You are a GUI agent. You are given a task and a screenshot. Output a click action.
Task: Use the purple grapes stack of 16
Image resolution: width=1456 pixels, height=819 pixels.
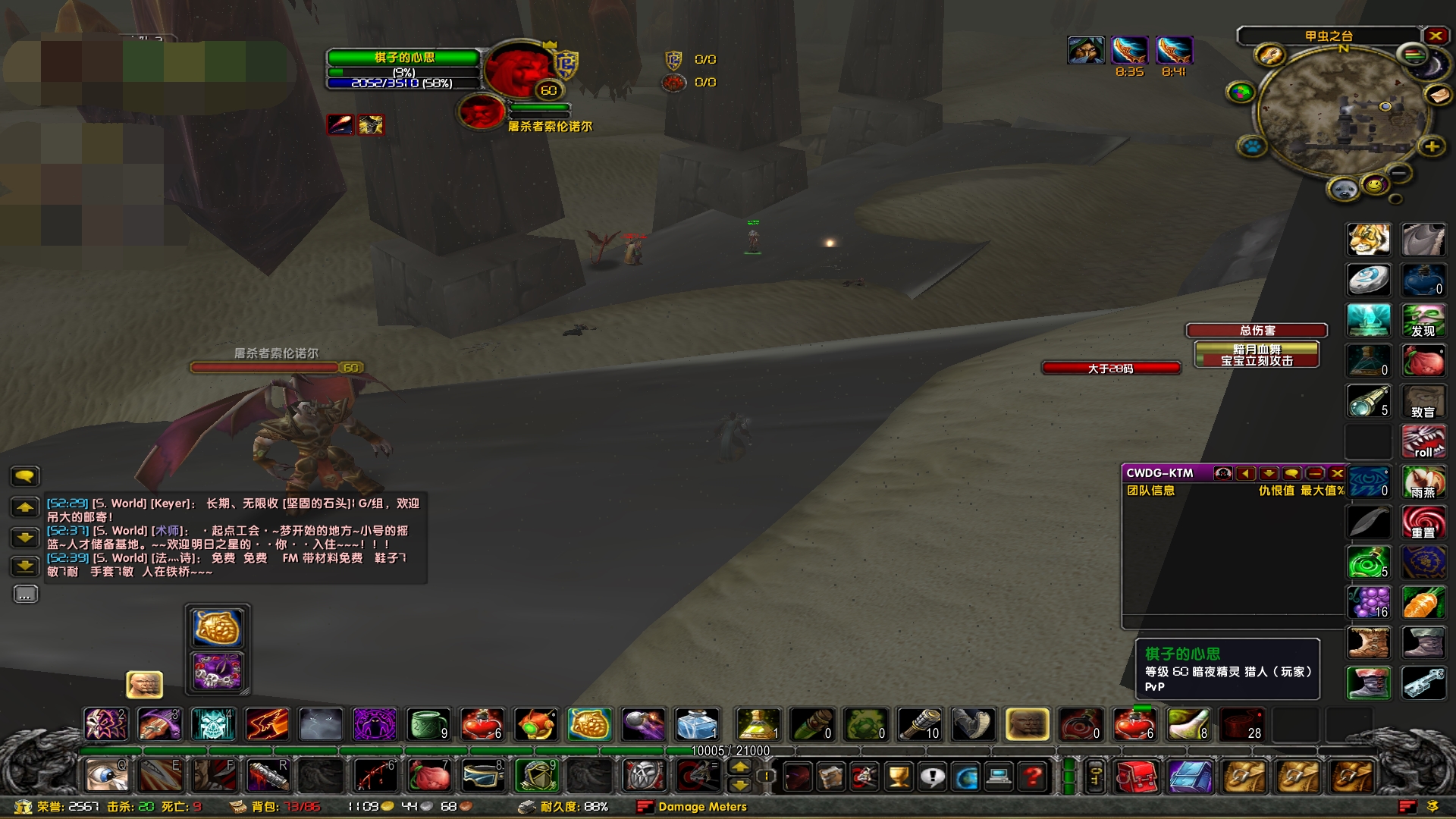(1368, 602)
